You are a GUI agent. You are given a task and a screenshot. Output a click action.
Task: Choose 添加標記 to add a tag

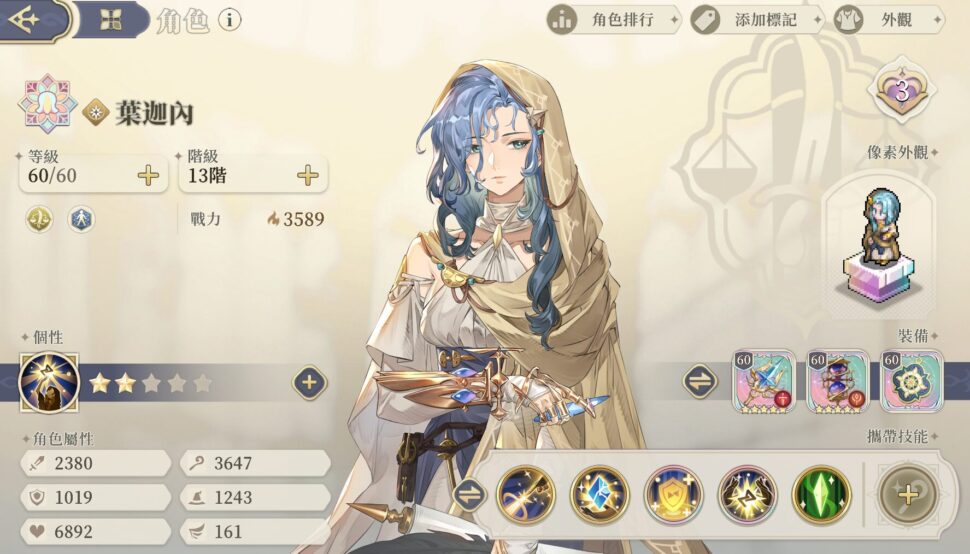point(756,19)
